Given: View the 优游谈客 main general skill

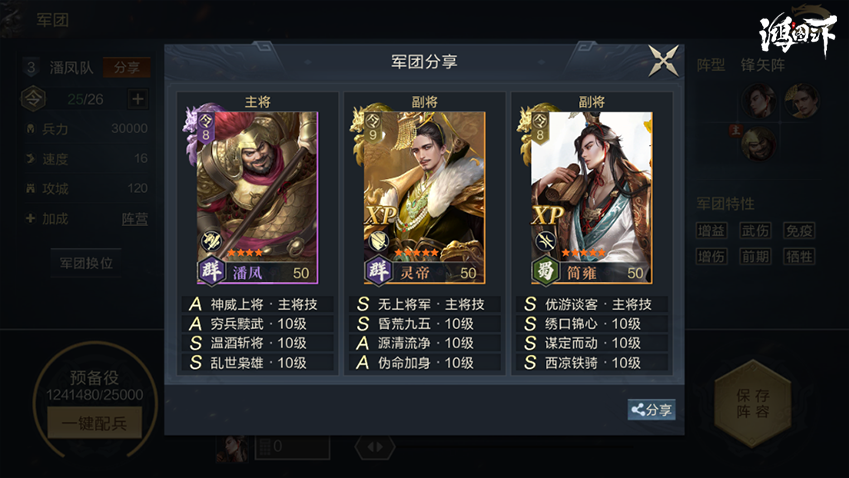Looking at the screenshot, I should click(591, 305).
